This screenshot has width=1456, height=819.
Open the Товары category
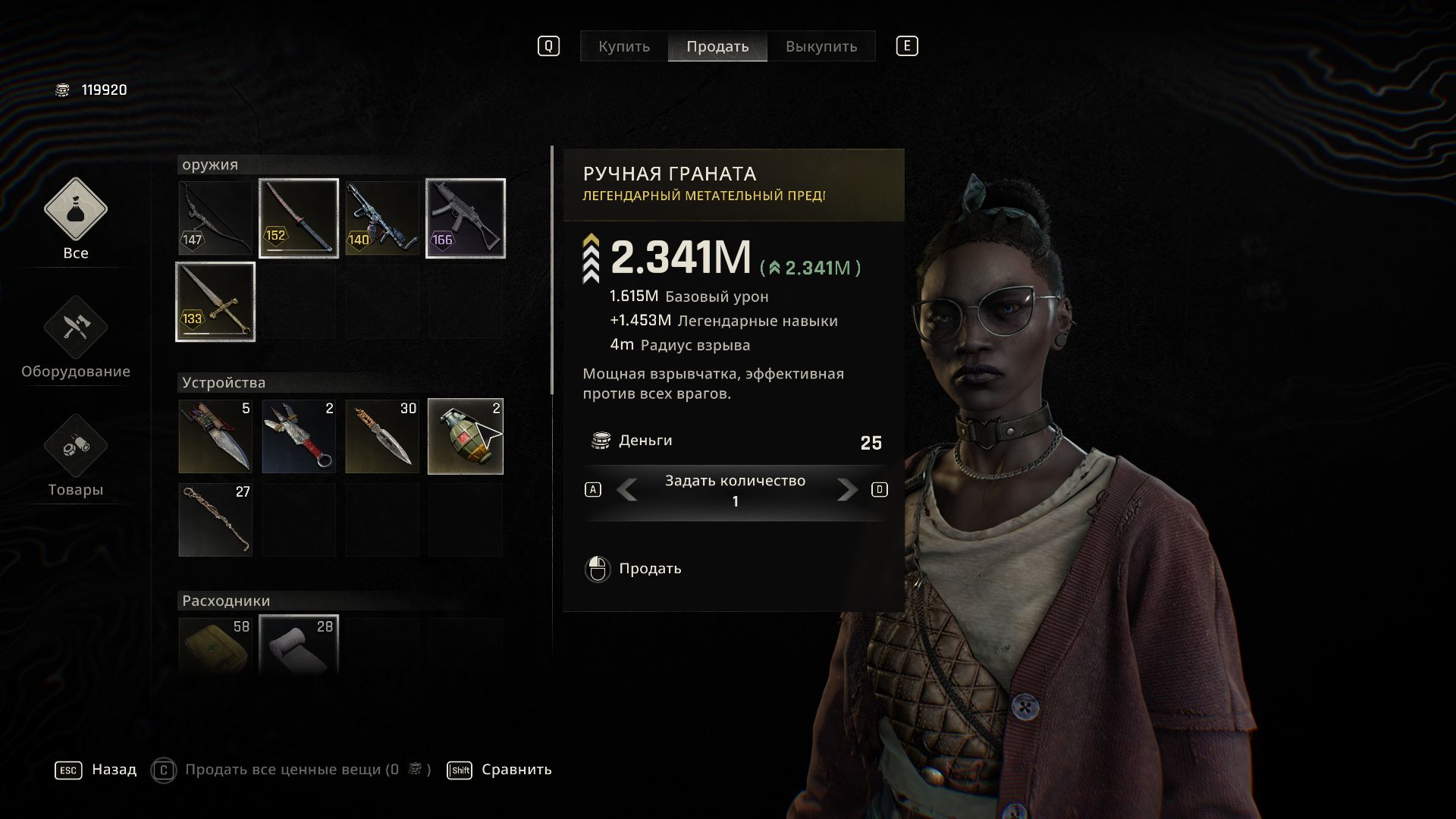tap(75, 457)
